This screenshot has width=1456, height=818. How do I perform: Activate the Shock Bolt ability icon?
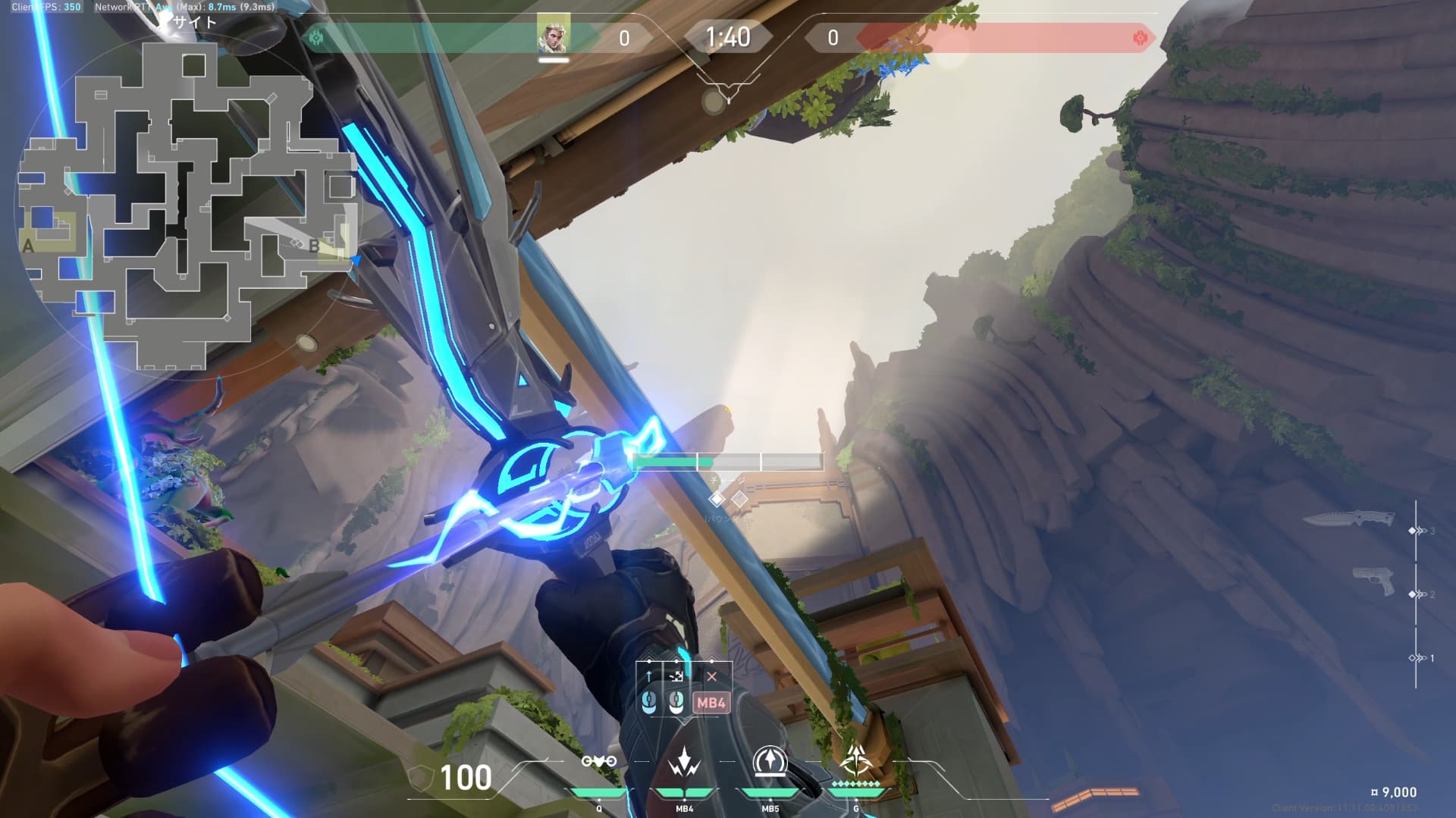684,762
